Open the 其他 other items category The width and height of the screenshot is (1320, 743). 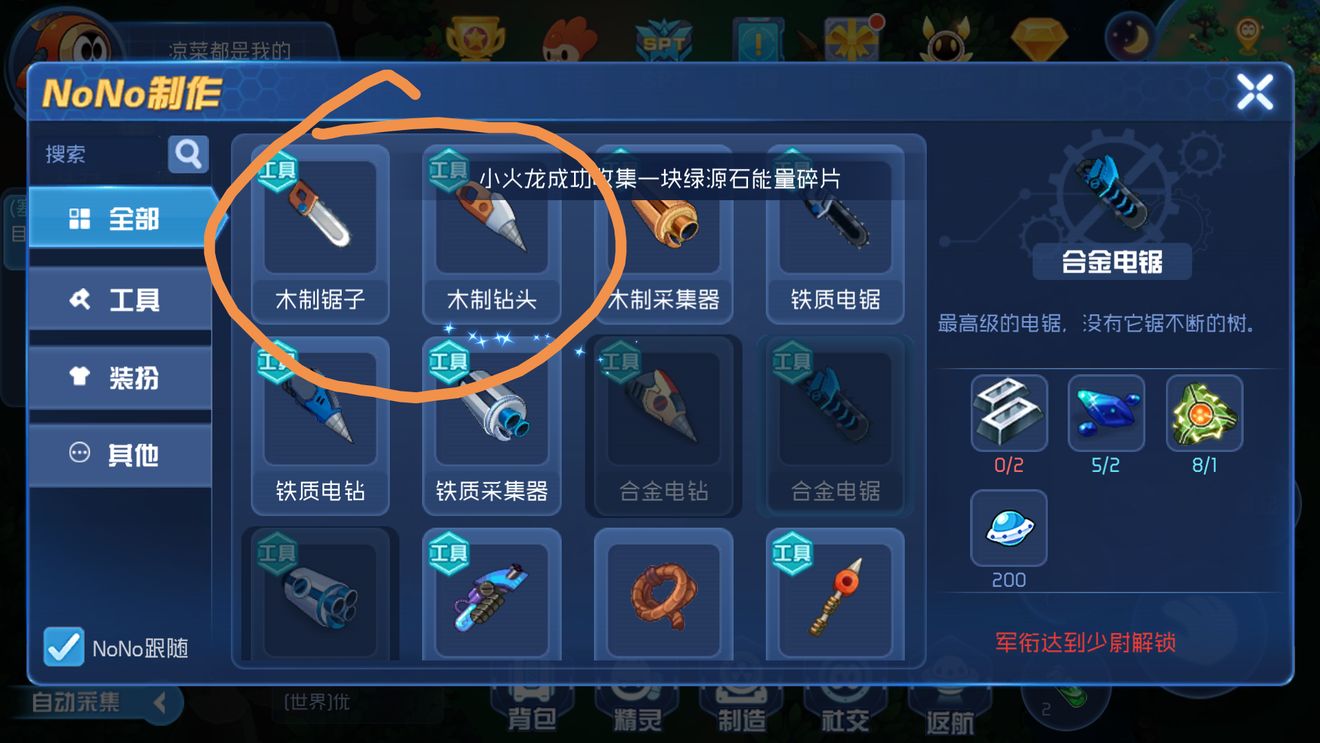(120, 454)
